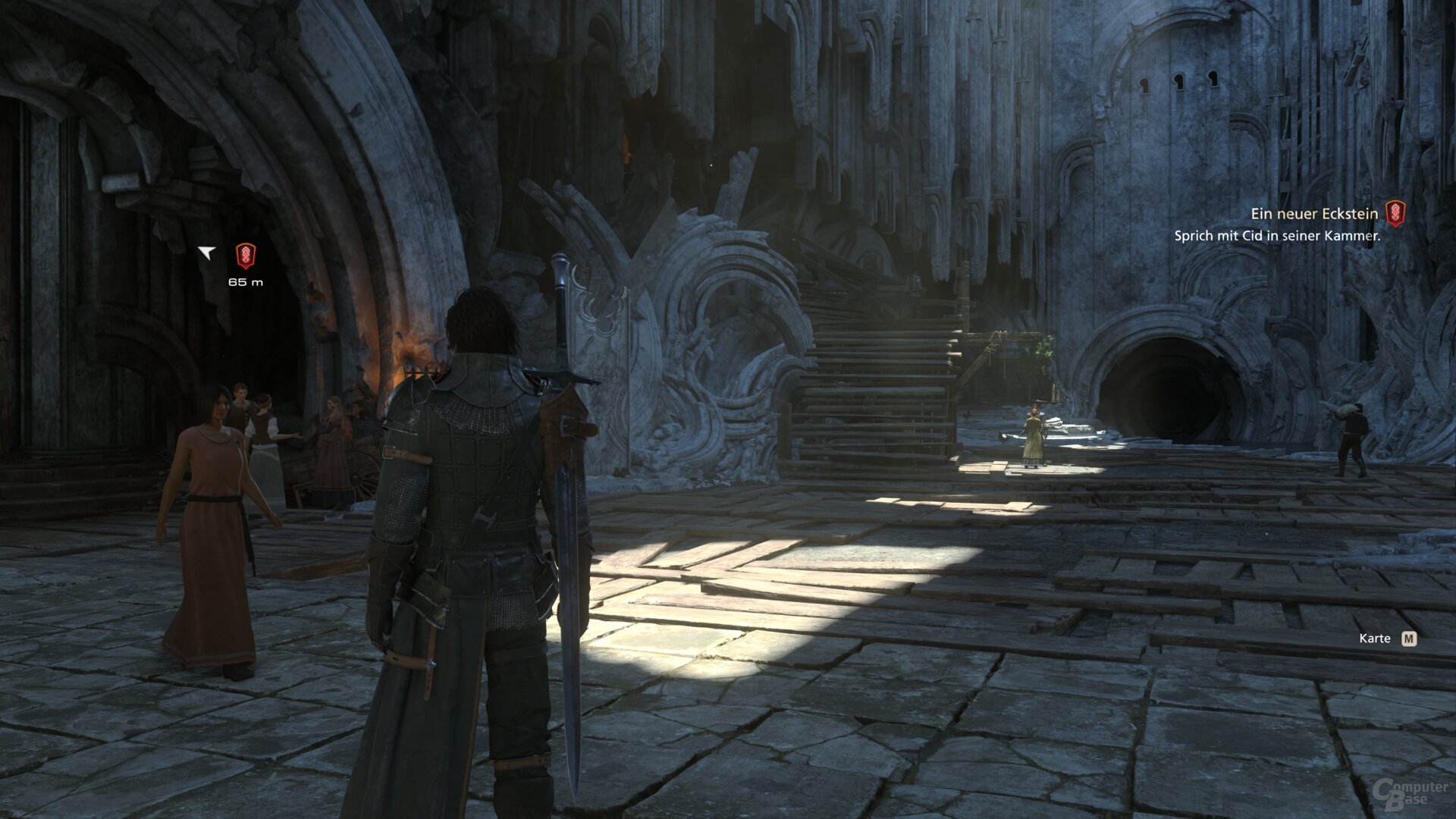
Task: Click the red quest emblem beside the quest title
Action: click(1395, 214)
